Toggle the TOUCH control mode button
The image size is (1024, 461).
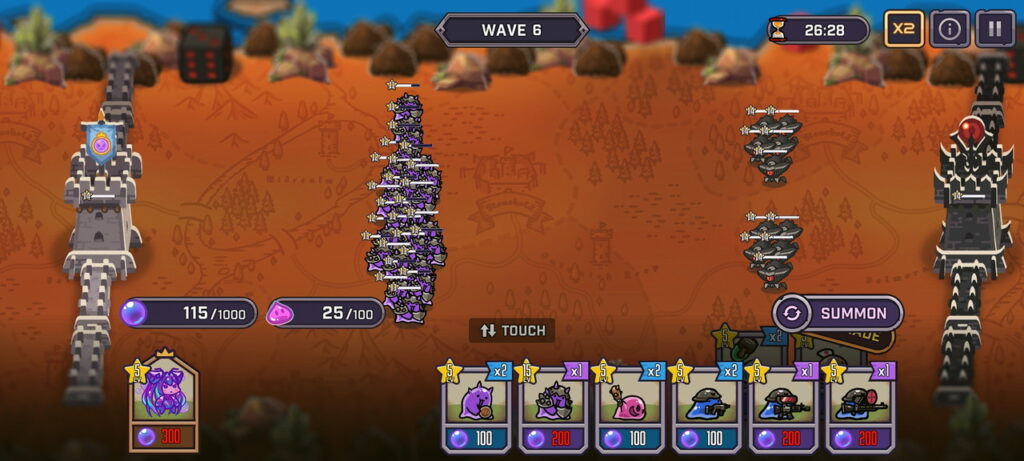click(x=512, y=330)
